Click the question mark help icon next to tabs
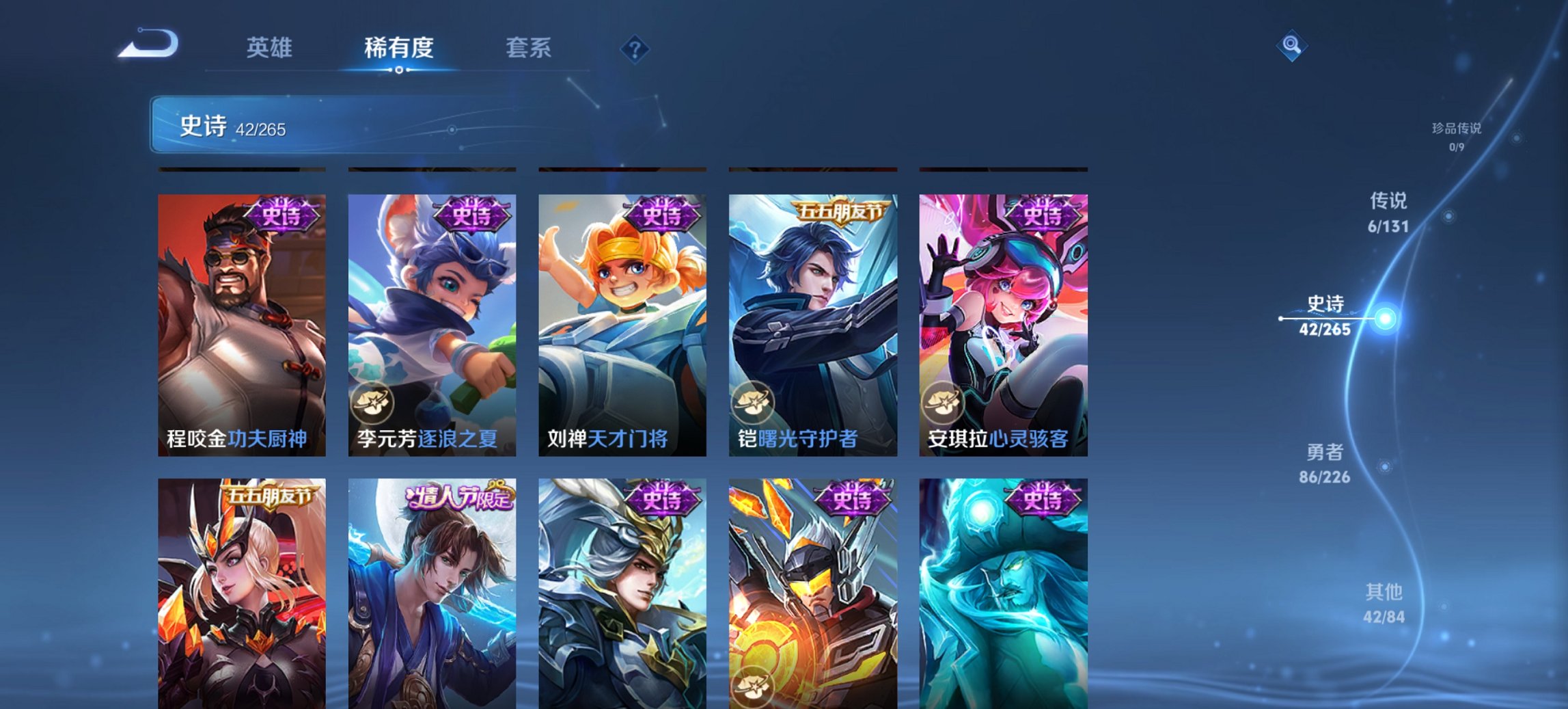 tap(634, 48)
